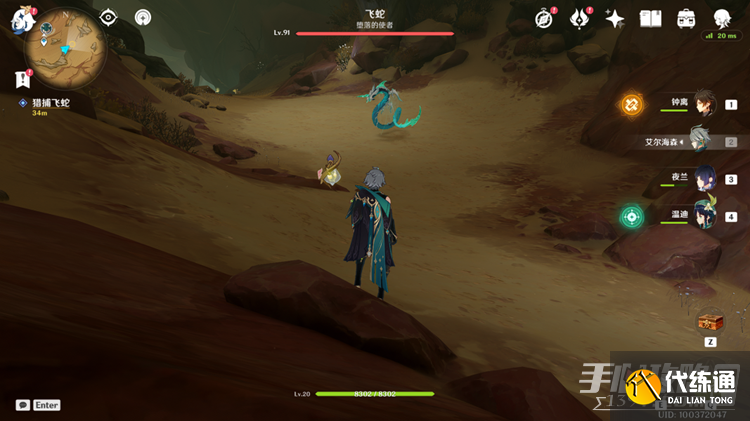The height and width of the screenshot is (421, 750).
Task: Use the treasure chest gadget icon
Action: point(711,320)
